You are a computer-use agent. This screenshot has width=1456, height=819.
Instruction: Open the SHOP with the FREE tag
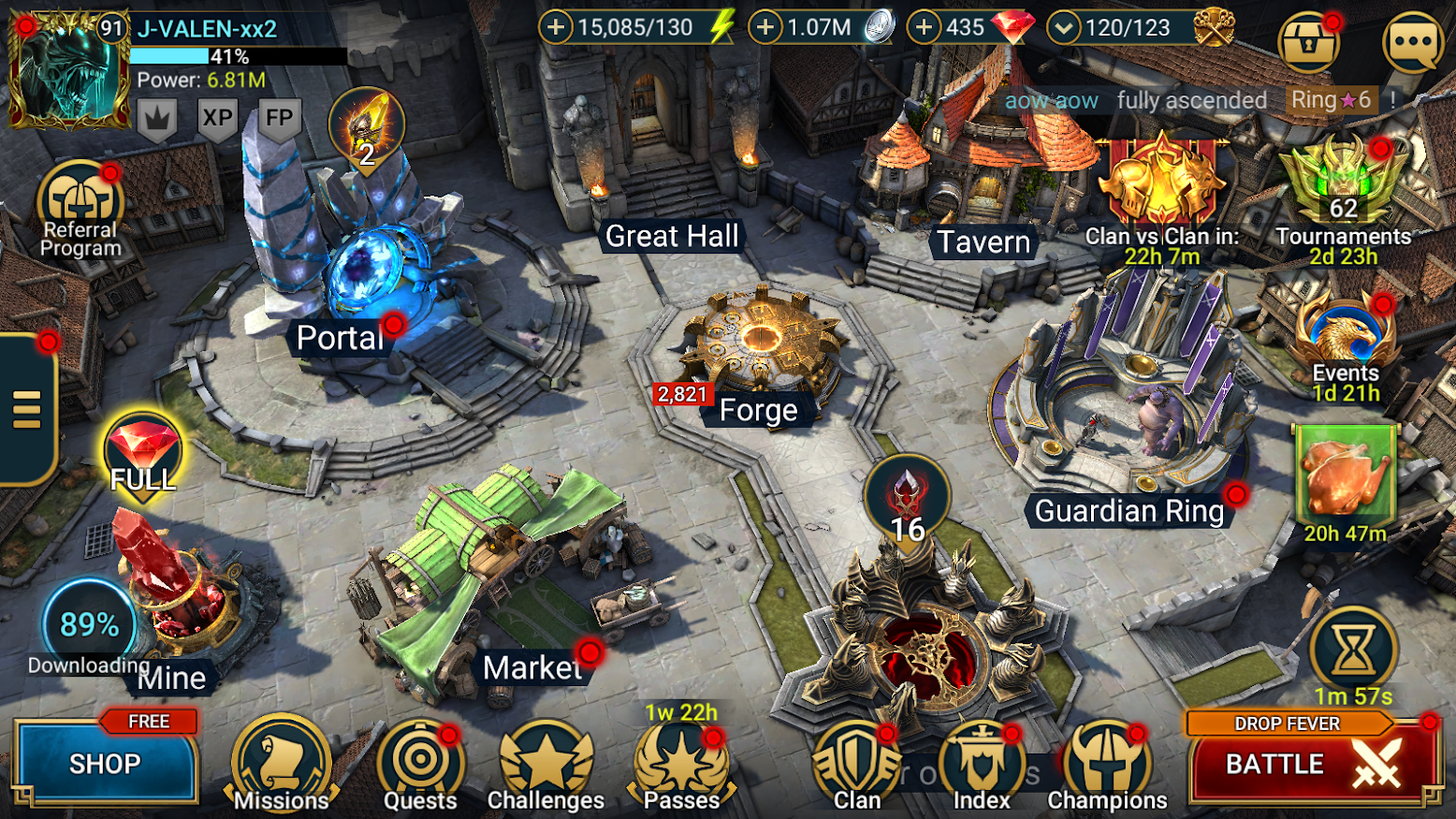(105, 763)
